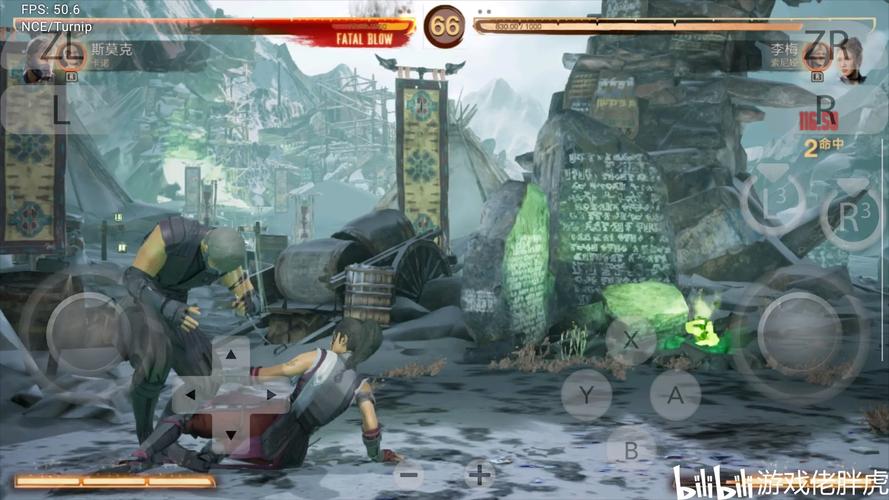Tap the L shoulder touch button

click(x=58, y=110)
